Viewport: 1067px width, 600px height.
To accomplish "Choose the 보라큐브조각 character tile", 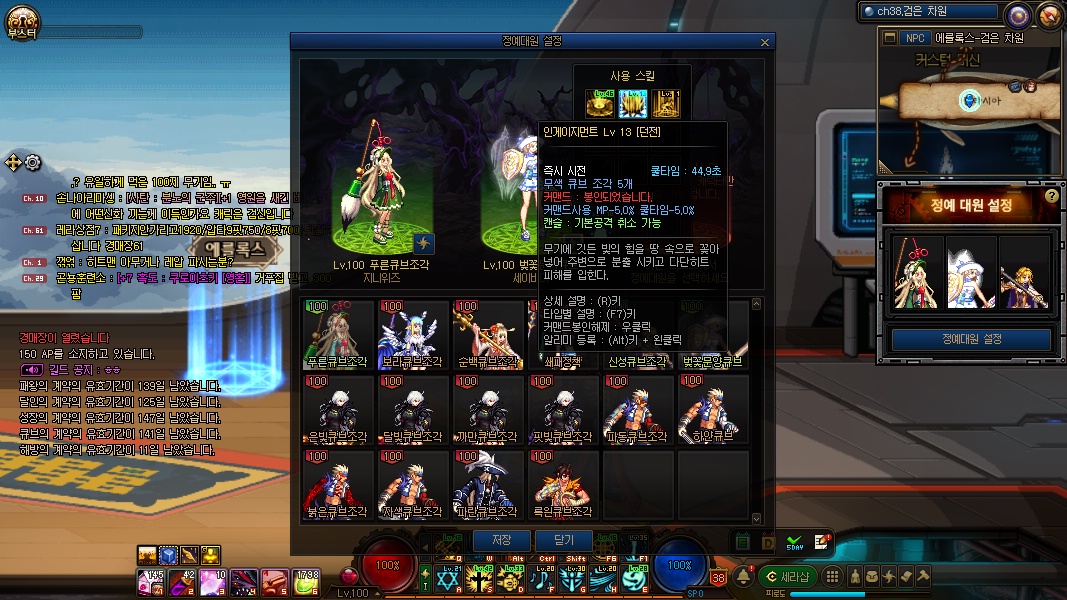I will coord(414,334).
